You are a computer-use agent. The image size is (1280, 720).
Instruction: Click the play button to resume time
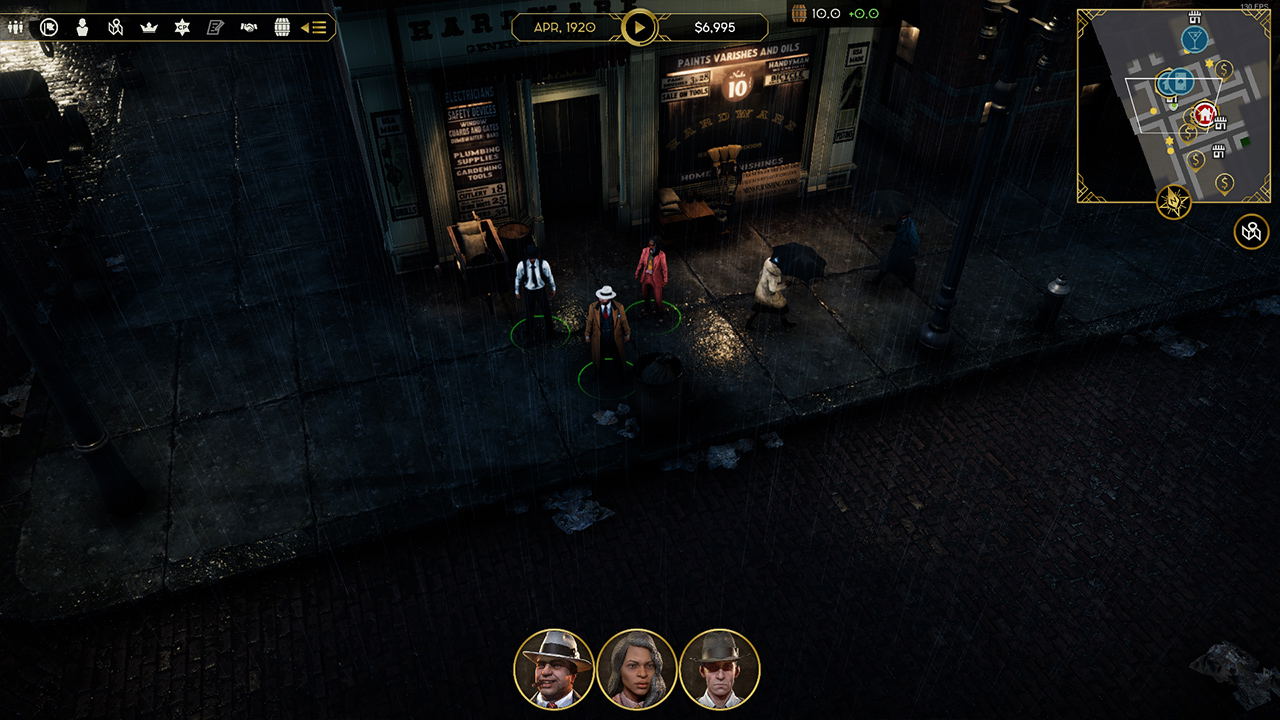[639, 27]
